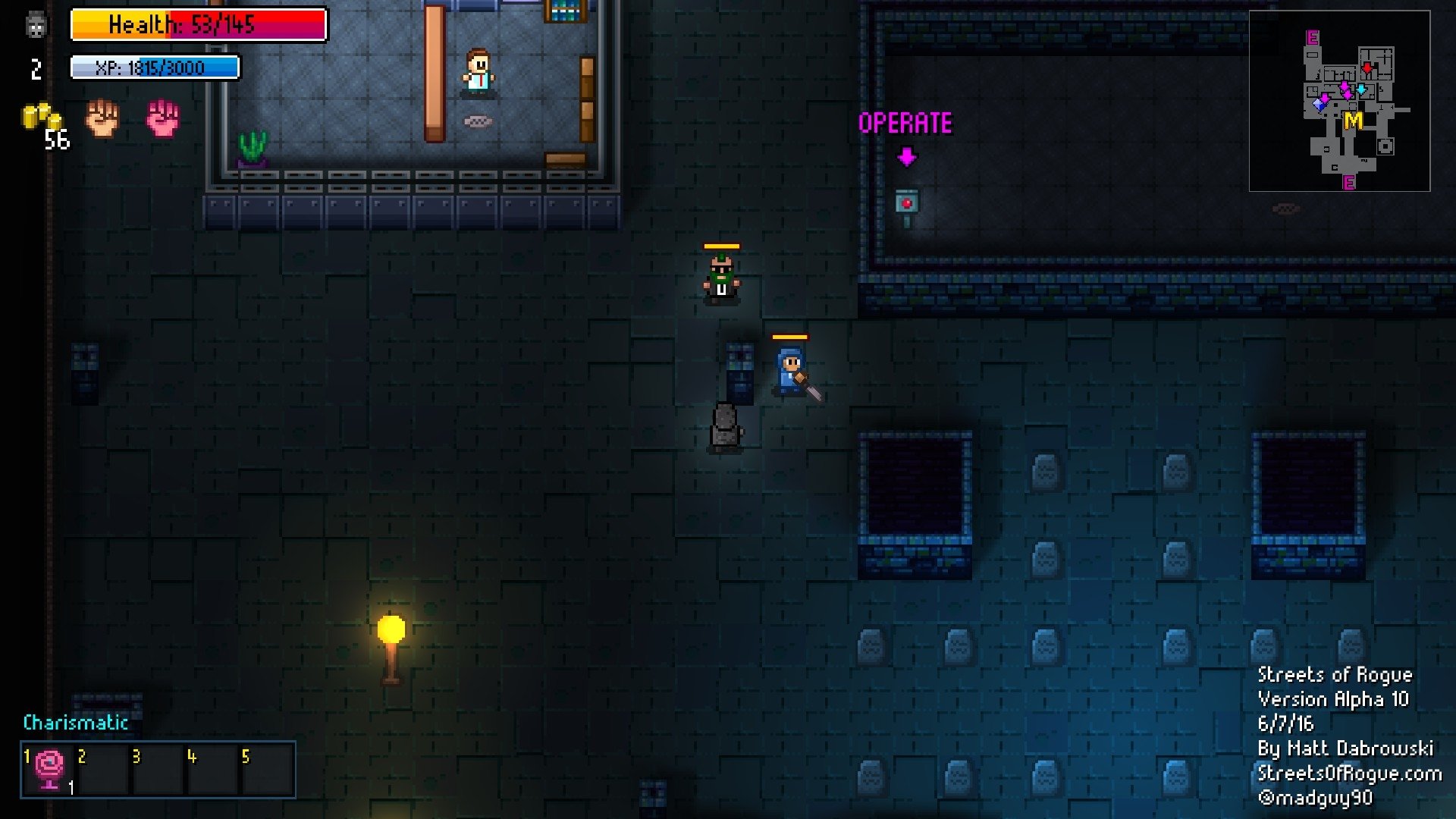
Task: Select the brown fist status effect icon
Action: coord(101,120)
